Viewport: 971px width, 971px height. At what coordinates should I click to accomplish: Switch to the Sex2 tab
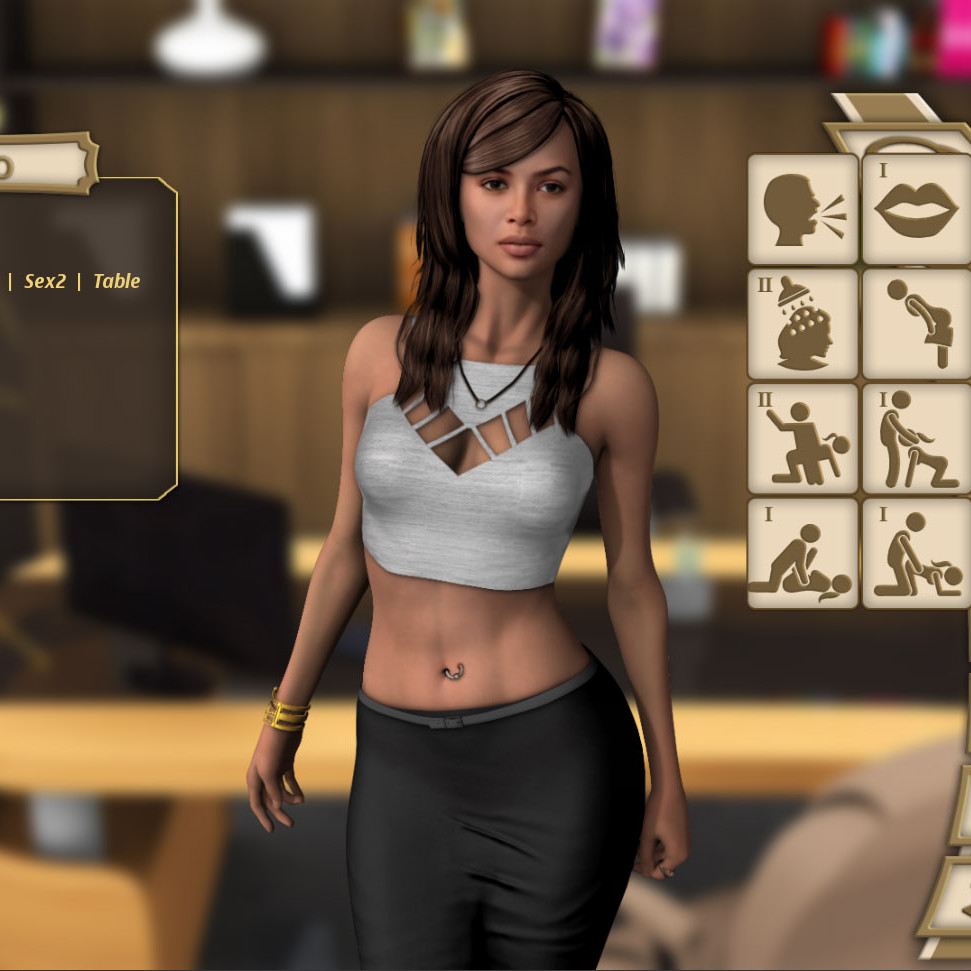(x=45, y=282)
